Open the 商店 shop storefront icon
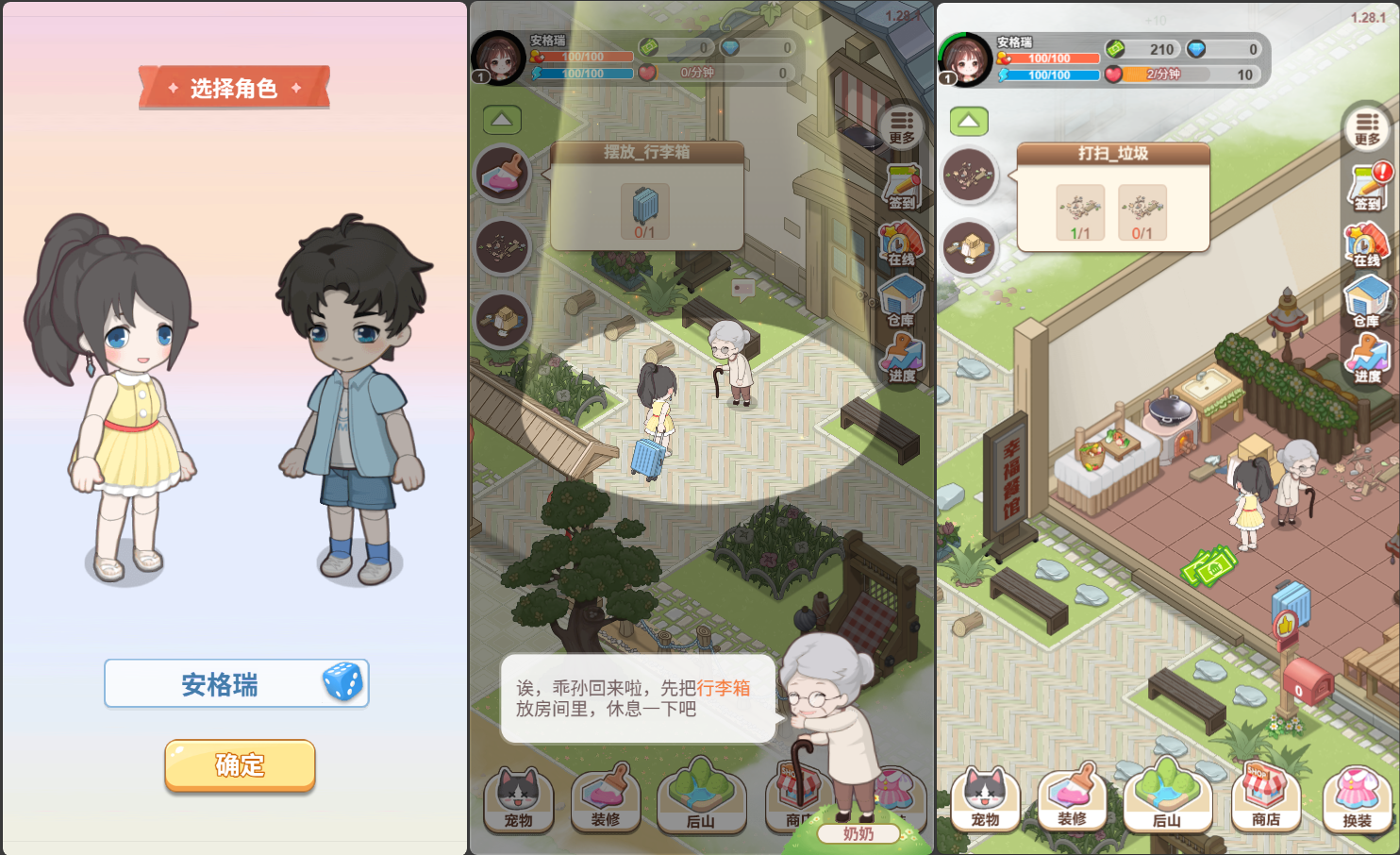 click(x=1266, y=797)
